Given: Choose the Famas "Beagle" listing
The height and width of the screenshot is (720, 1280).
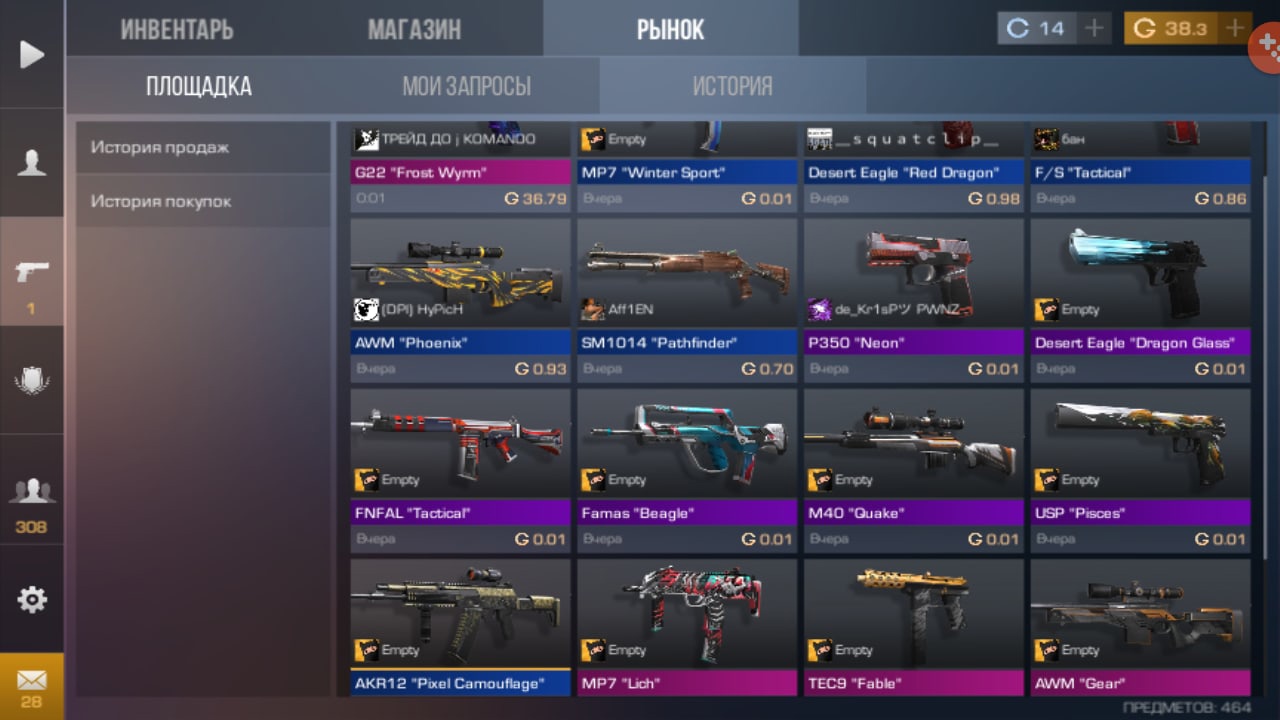Looking at the screenshot, I should pyautogui.click(x=687, y=470).
